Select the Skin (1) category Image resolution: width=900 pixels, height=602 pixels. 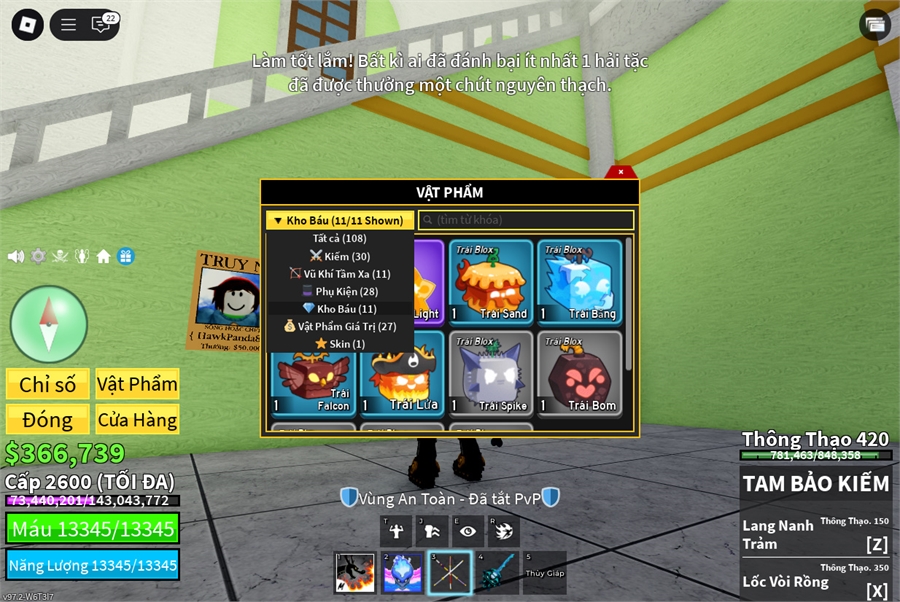coord(340,344)
